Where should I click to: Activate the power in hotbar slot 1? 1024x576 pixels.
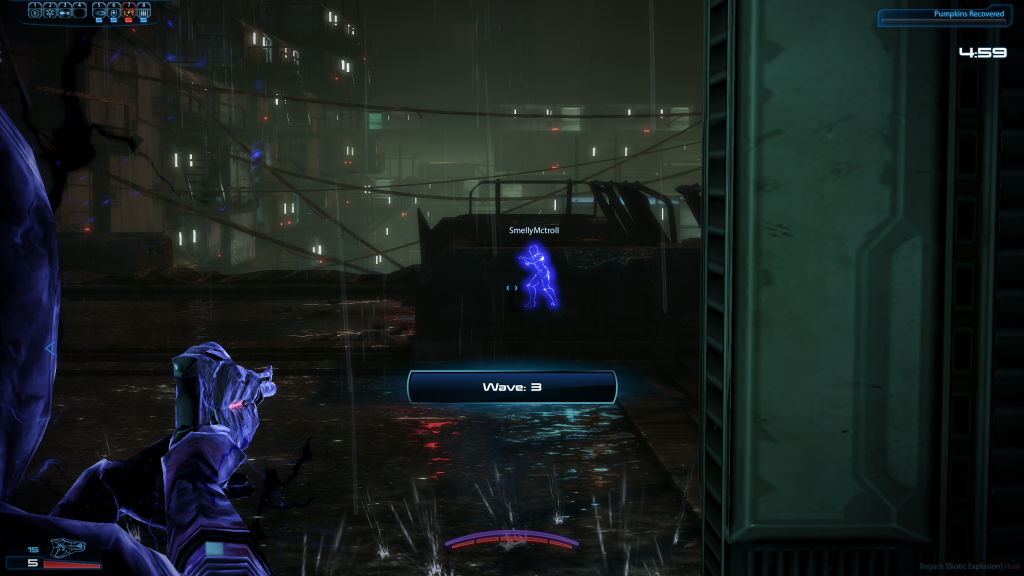tap(34, 13)
